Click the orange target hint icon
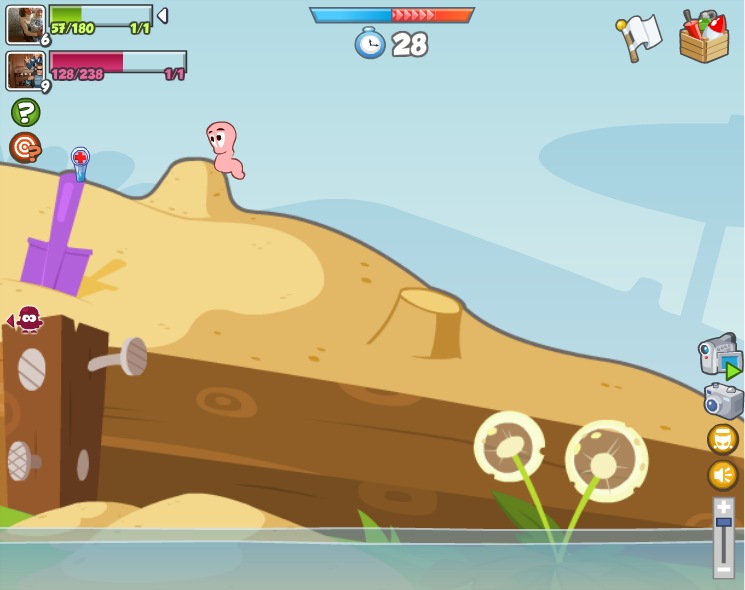The height and width of the screenshot is (590, 745). pos(25,148)
